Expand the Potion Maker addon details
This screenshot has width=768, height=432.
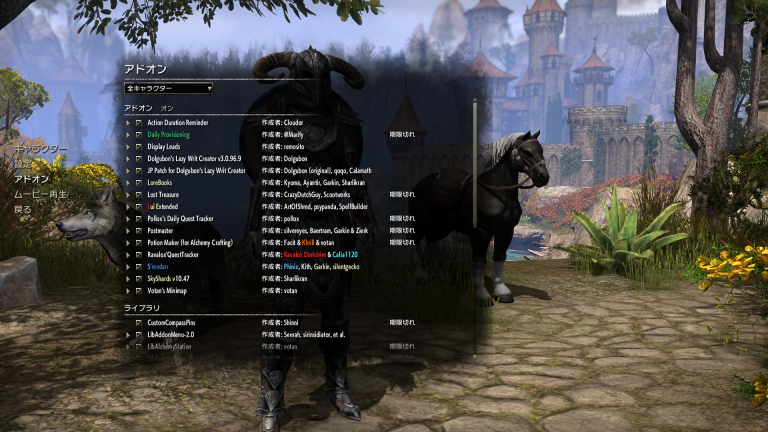128,243
